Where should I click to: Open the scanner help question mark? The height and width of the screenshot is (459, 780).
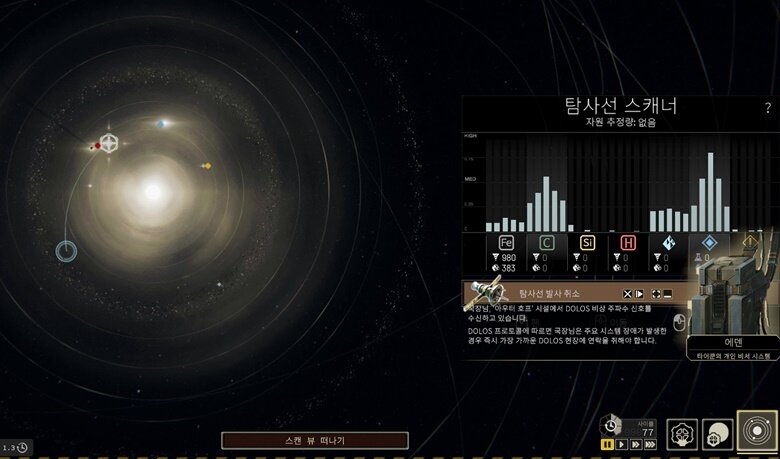click(x=767, y=108)
